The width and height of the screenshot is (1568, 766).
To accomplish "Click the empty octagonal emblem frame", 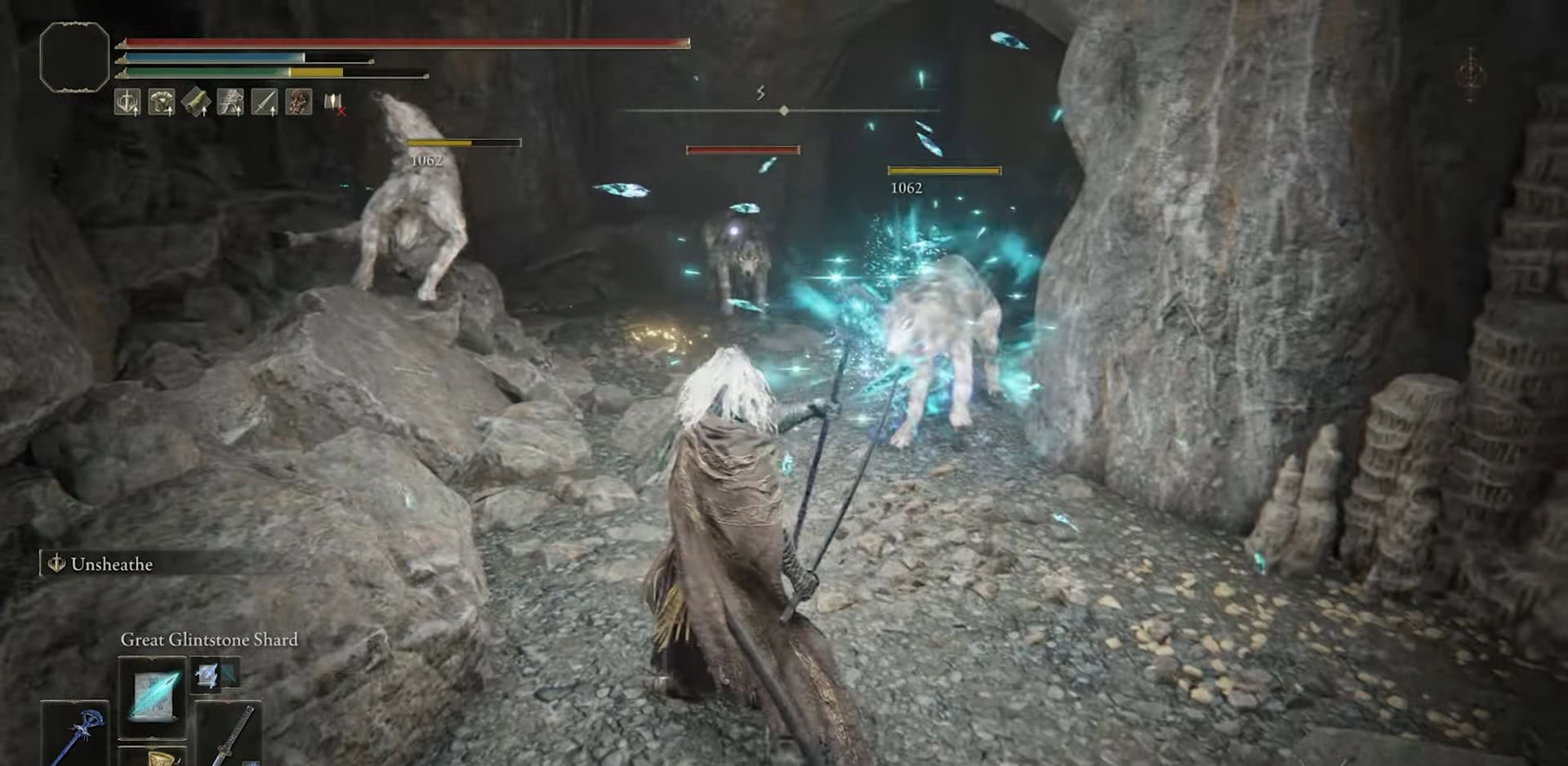I will coord(74,56).
